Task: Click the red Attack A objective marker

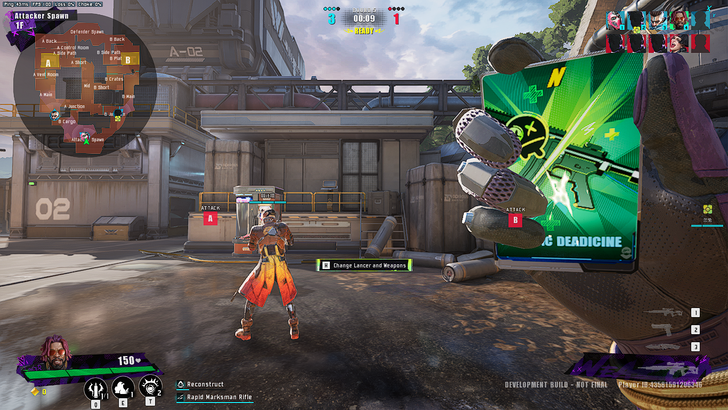Action: (209, 217)
